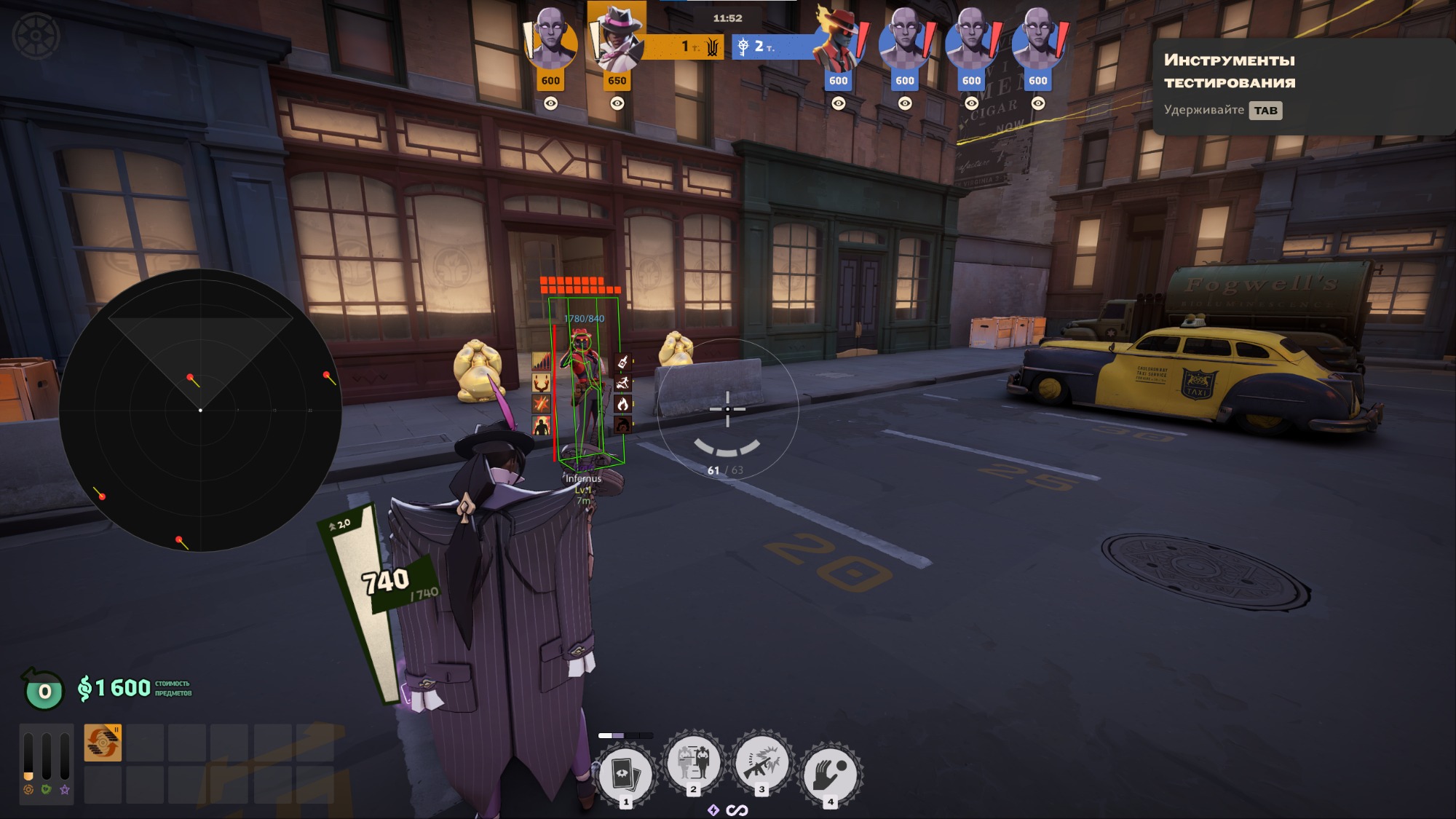
Task: Trigger the Full Auto rifle ability
Action: click(x=761, y=763)
